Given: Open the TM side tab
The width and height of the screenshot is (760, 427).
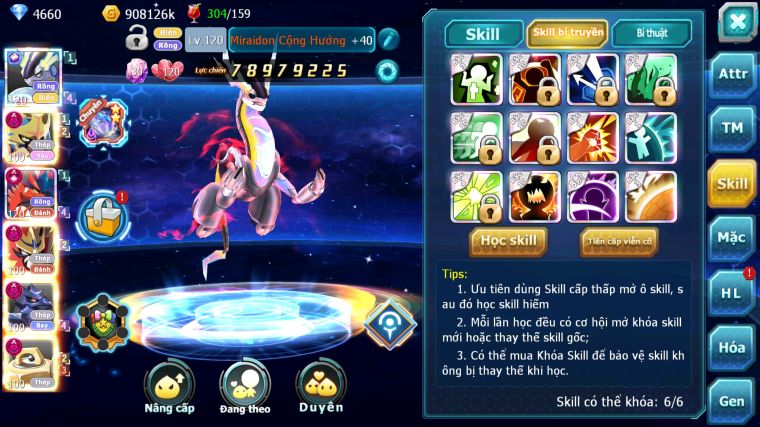Looking at the screenshot, I should click(732, 127).
